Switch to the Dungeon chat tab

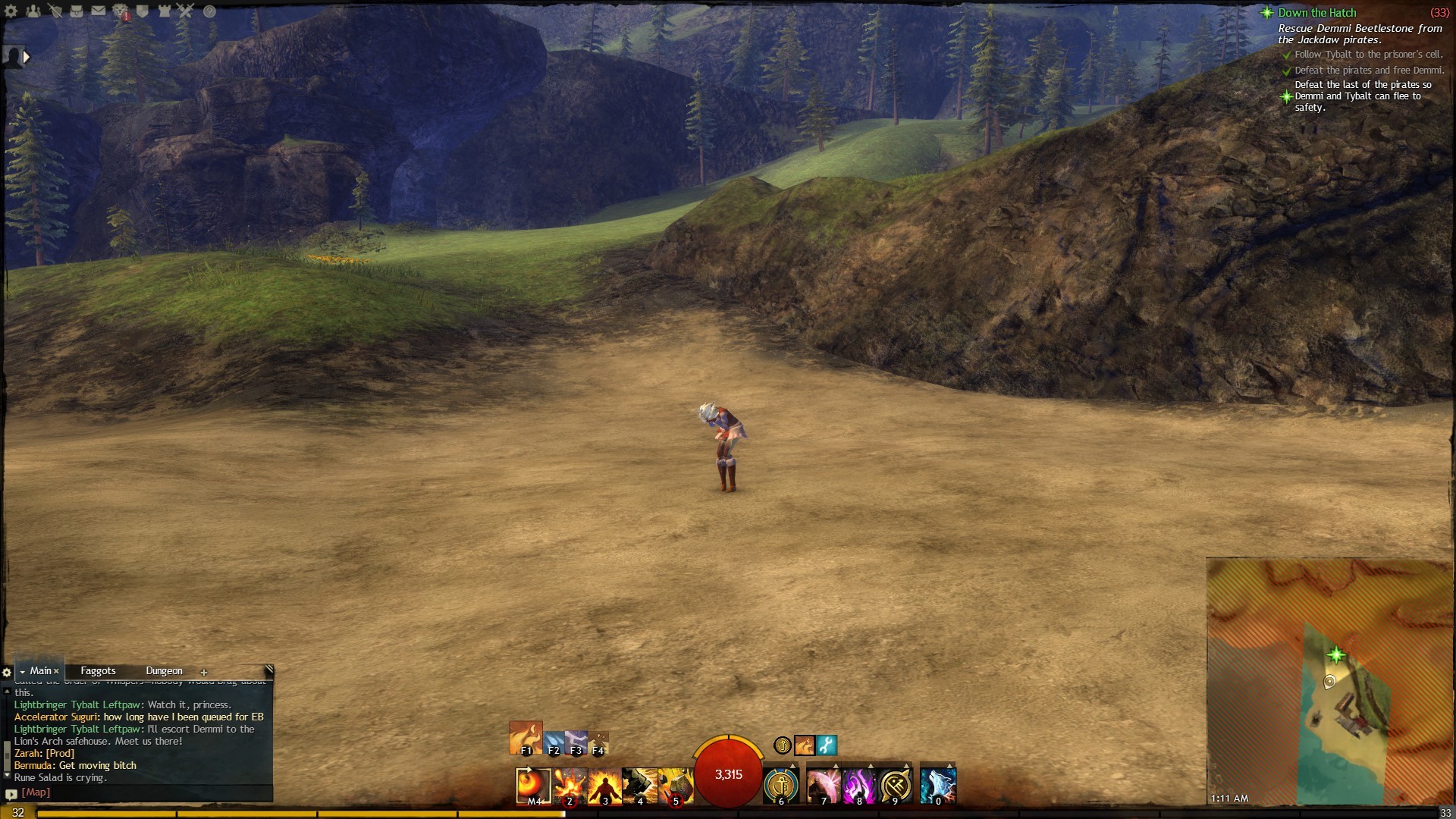tap(164, 671)
